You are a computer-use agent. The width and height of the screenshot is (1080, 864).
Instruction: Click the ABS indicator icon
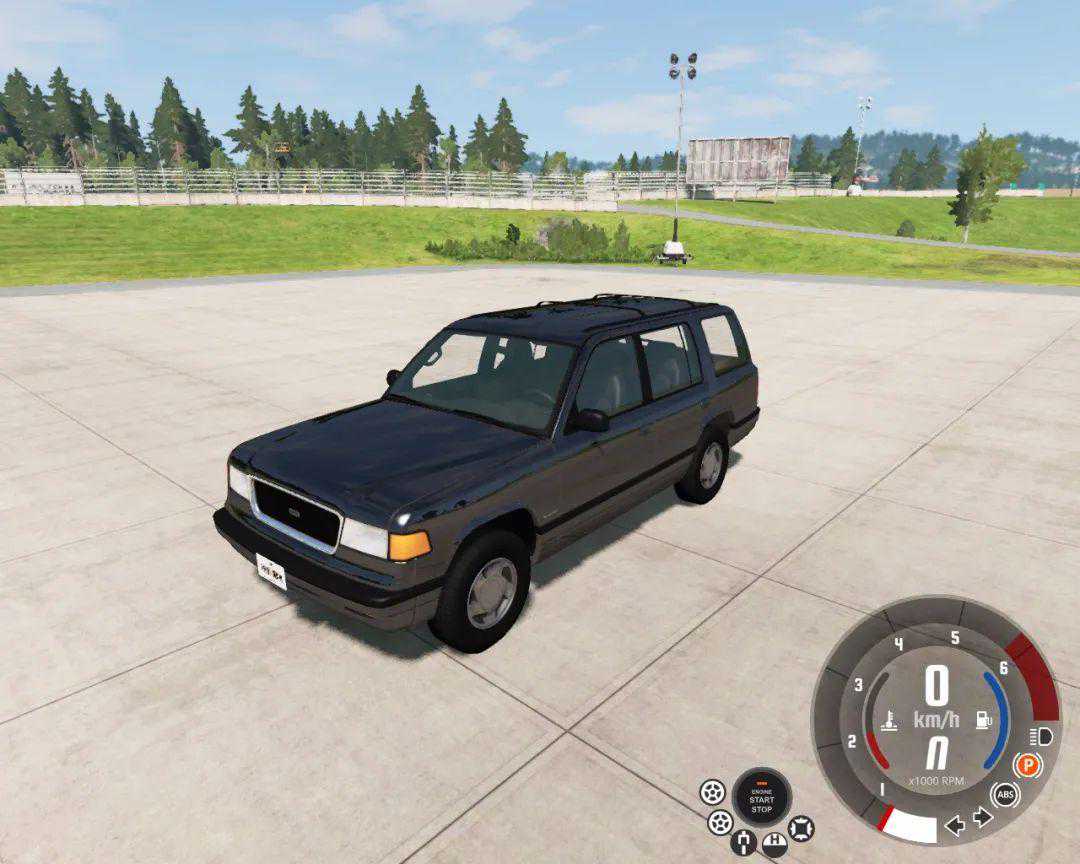pyautogui.click(x=1006, y=796)
